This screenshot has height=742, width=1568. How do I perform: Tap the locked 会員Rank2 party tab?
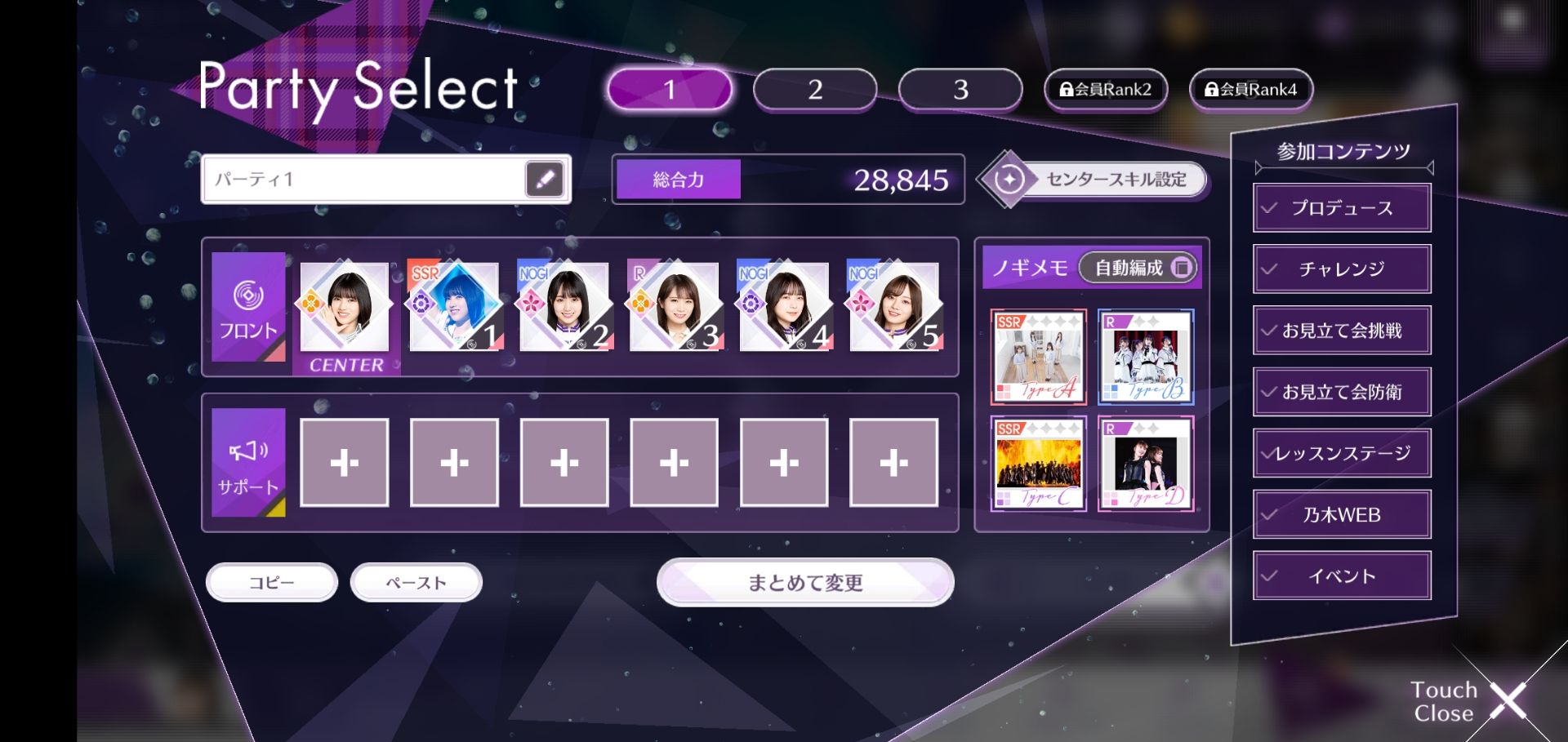pyautogui.click(x=1105, y=90)
